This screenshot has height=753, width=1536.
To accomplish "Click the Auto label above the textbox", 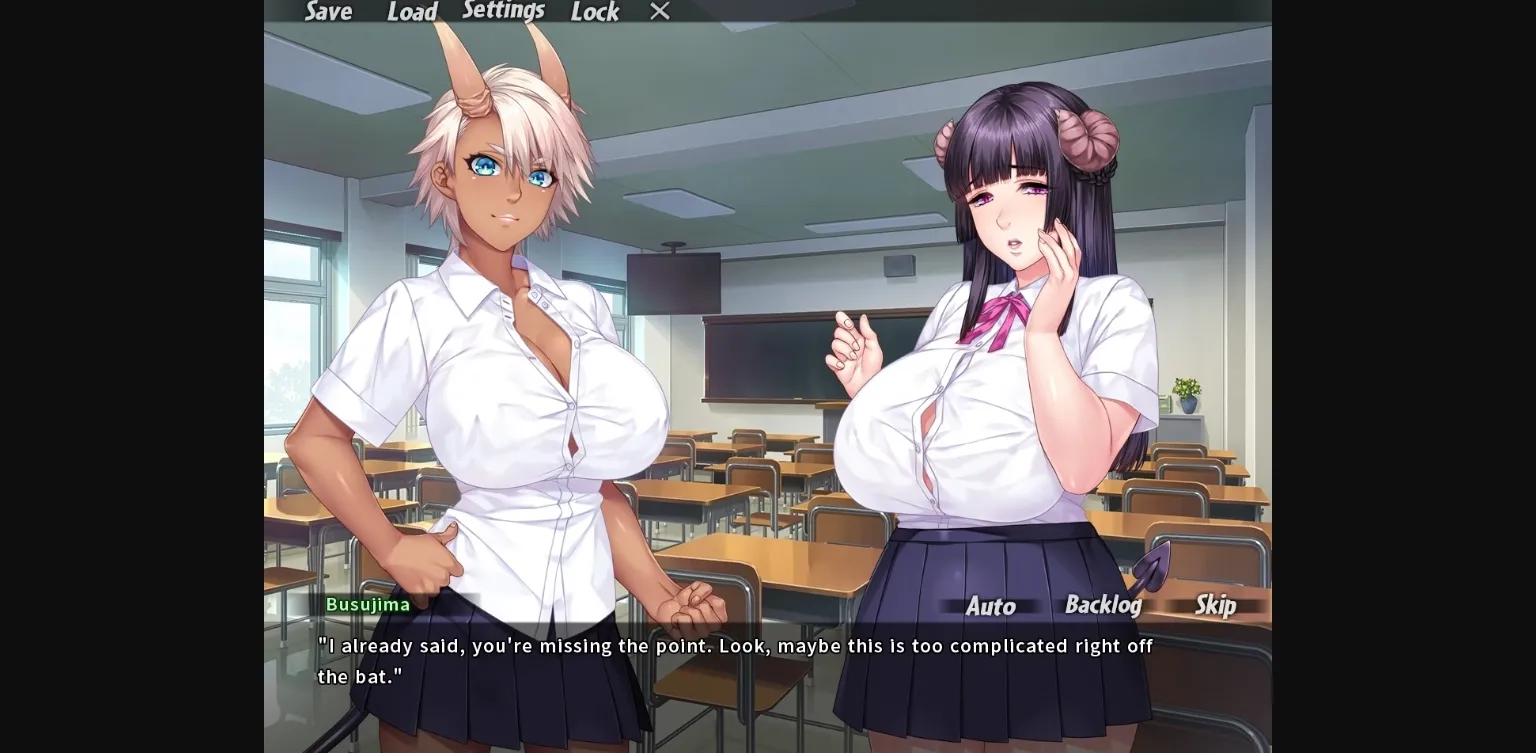I will pyautogui.click(x=992, y=606).
